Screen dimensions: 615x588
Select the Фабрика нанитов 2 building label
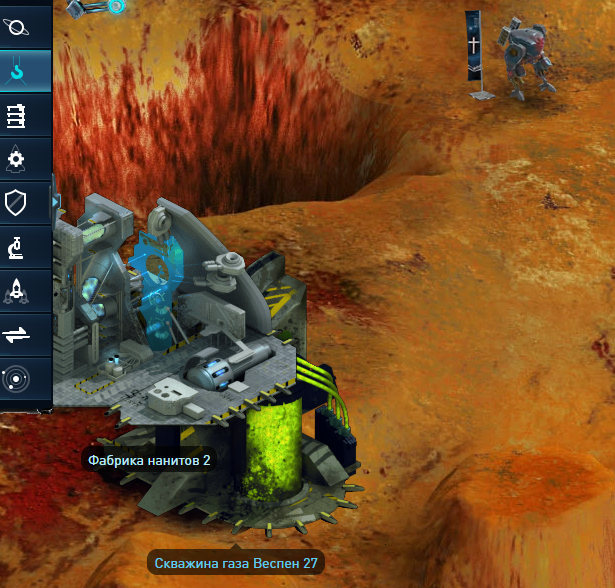149,460
